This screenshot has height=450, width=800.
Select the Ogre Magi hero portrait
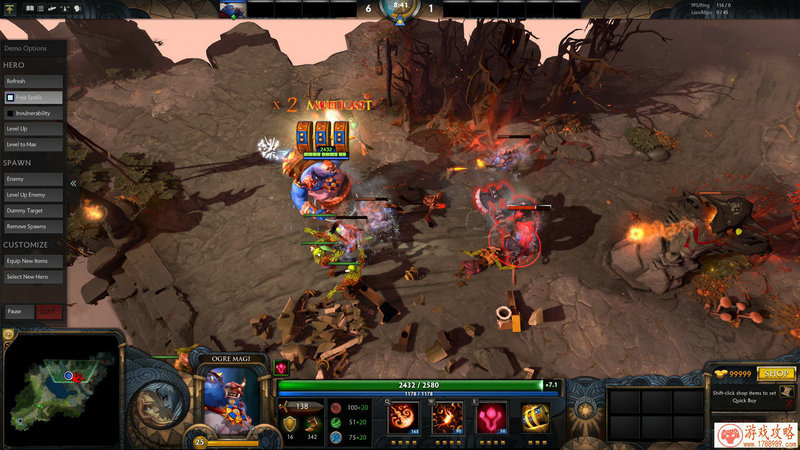coord(236,400)
